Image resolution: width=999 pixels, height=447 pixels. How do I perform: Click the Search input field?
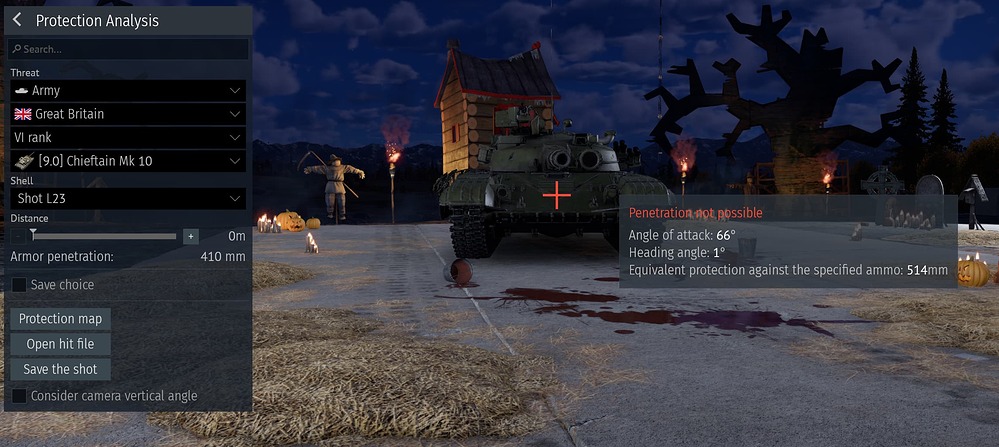[128, 49]
